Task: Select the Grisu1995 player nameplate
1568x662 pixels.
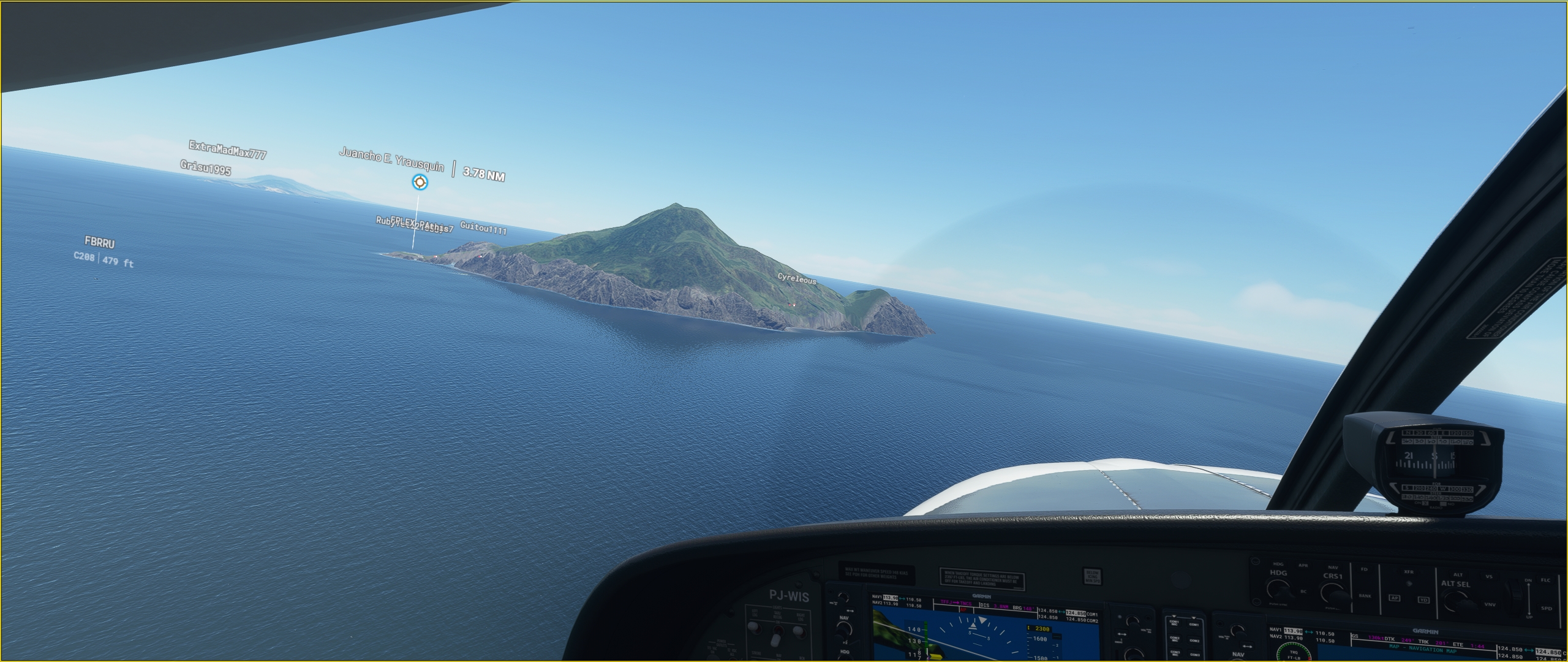Action: point(205,167)
